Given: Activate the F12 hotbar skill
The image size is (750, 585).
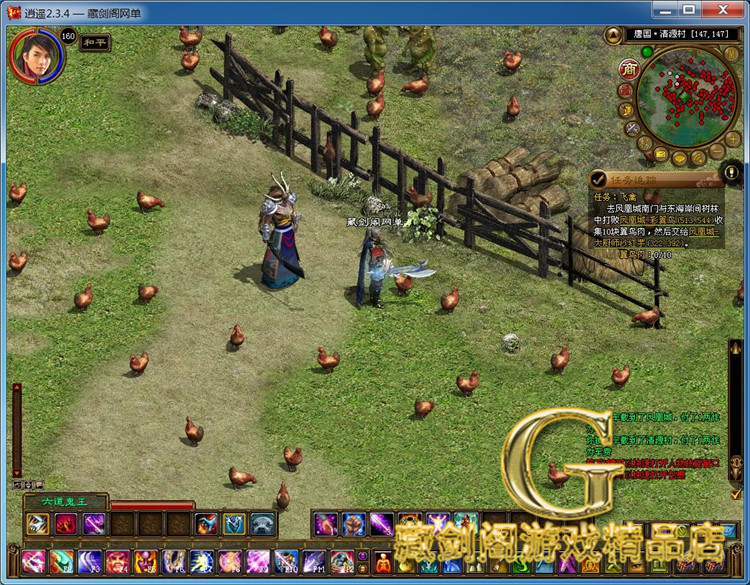Looking at the screenshot, I should pos(343,562).
